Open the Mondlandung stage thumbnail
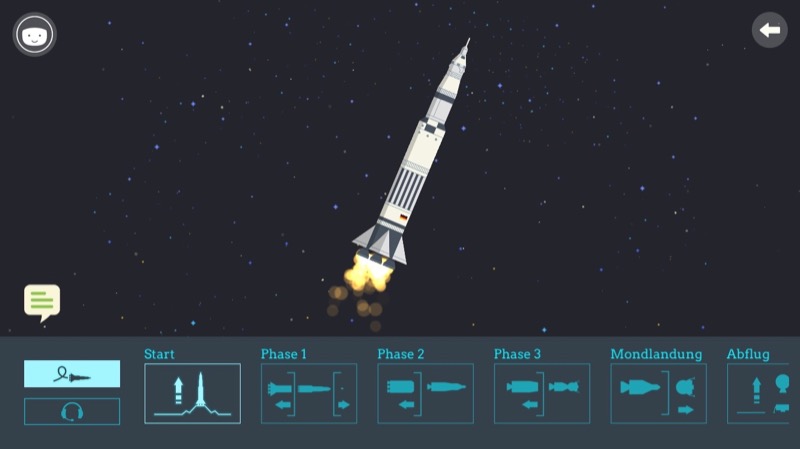This screenshot has height=449, width=800. pyautogui.click(x=658, y=393)
